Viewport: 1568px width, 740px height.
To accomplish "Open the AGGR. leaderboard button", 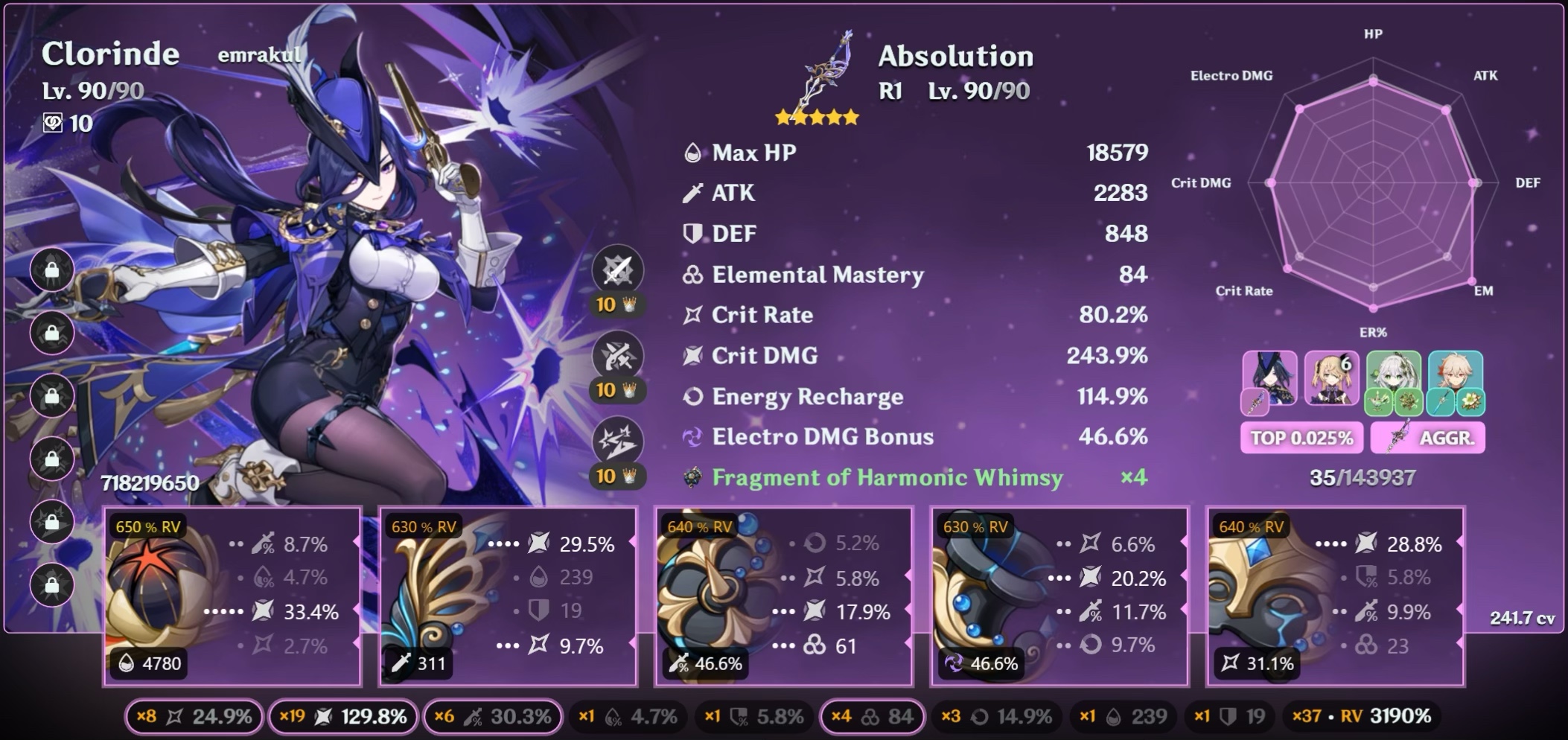I will [x=1429, y=438].
